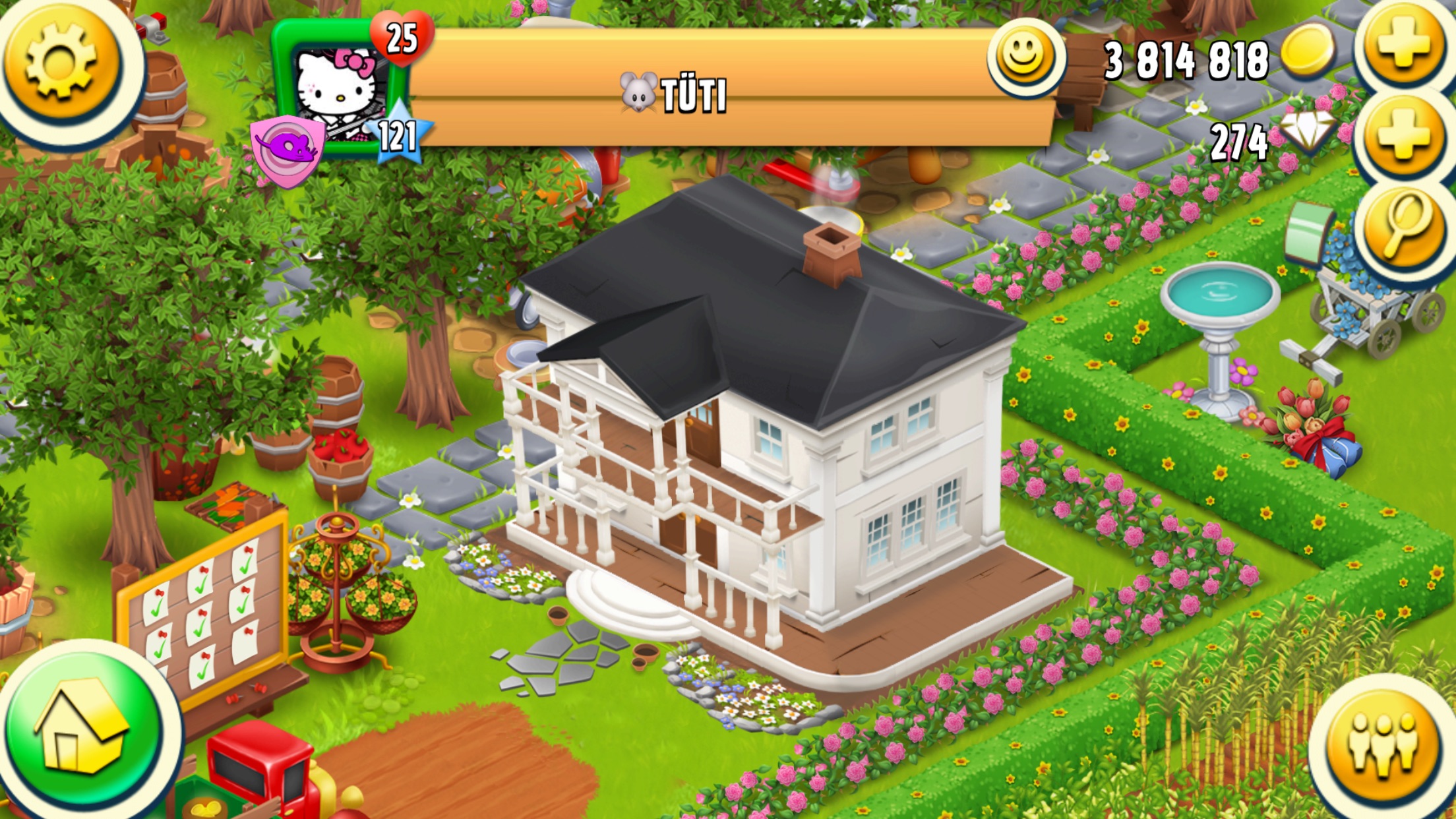Open the magnifying glass search button
This screenshot has width=1456, height=819.
pyautogui.click(x=1405, y=228)
